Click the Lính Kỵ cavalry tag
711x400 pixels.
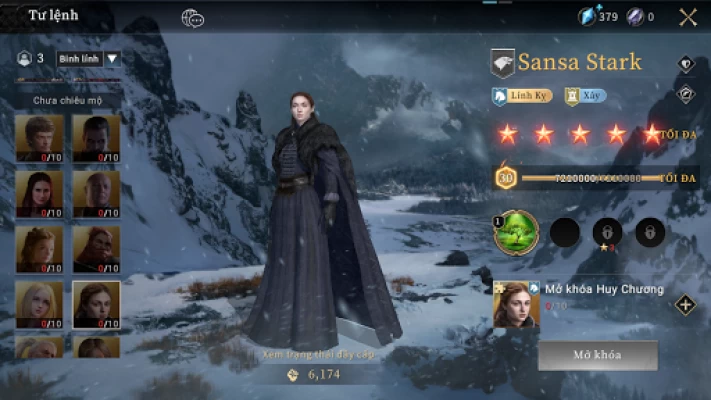click(515, 97)
